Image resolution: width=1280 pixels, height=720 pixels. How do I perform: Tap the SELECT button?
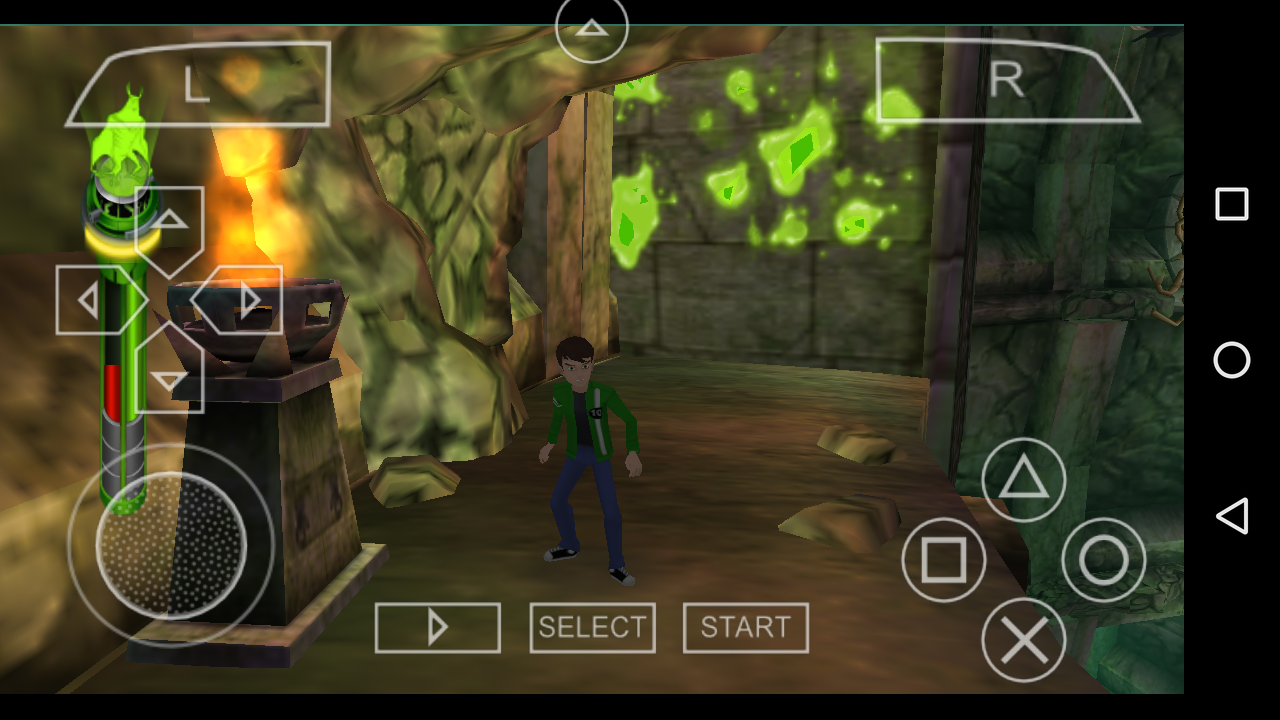[x=593, y=628]
